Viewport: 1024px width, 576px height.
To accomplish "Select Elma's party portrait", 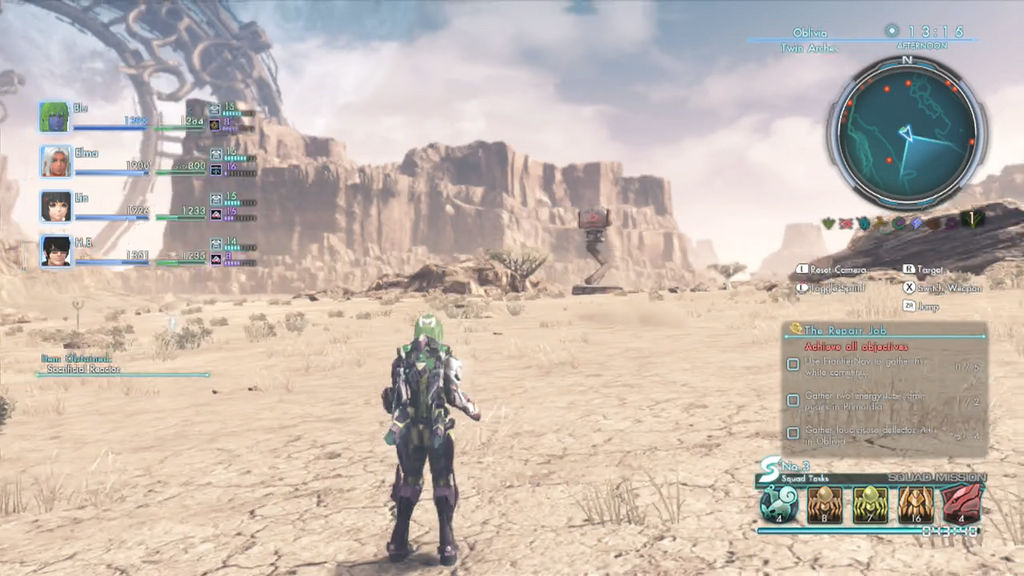I will click(x=55, y=161).
